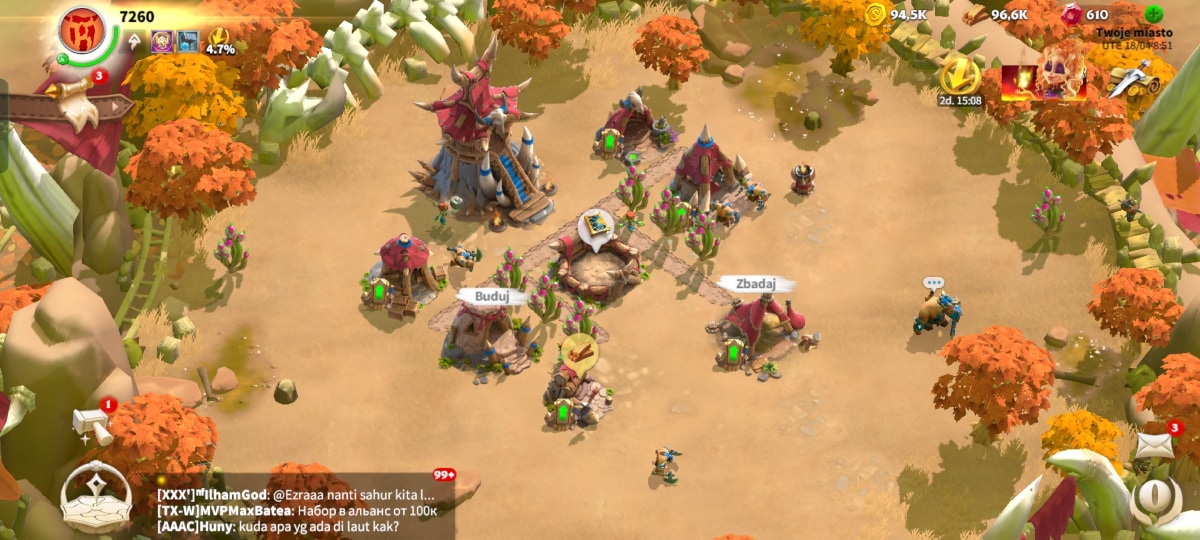Open the mail envelope inbox

1154,445
